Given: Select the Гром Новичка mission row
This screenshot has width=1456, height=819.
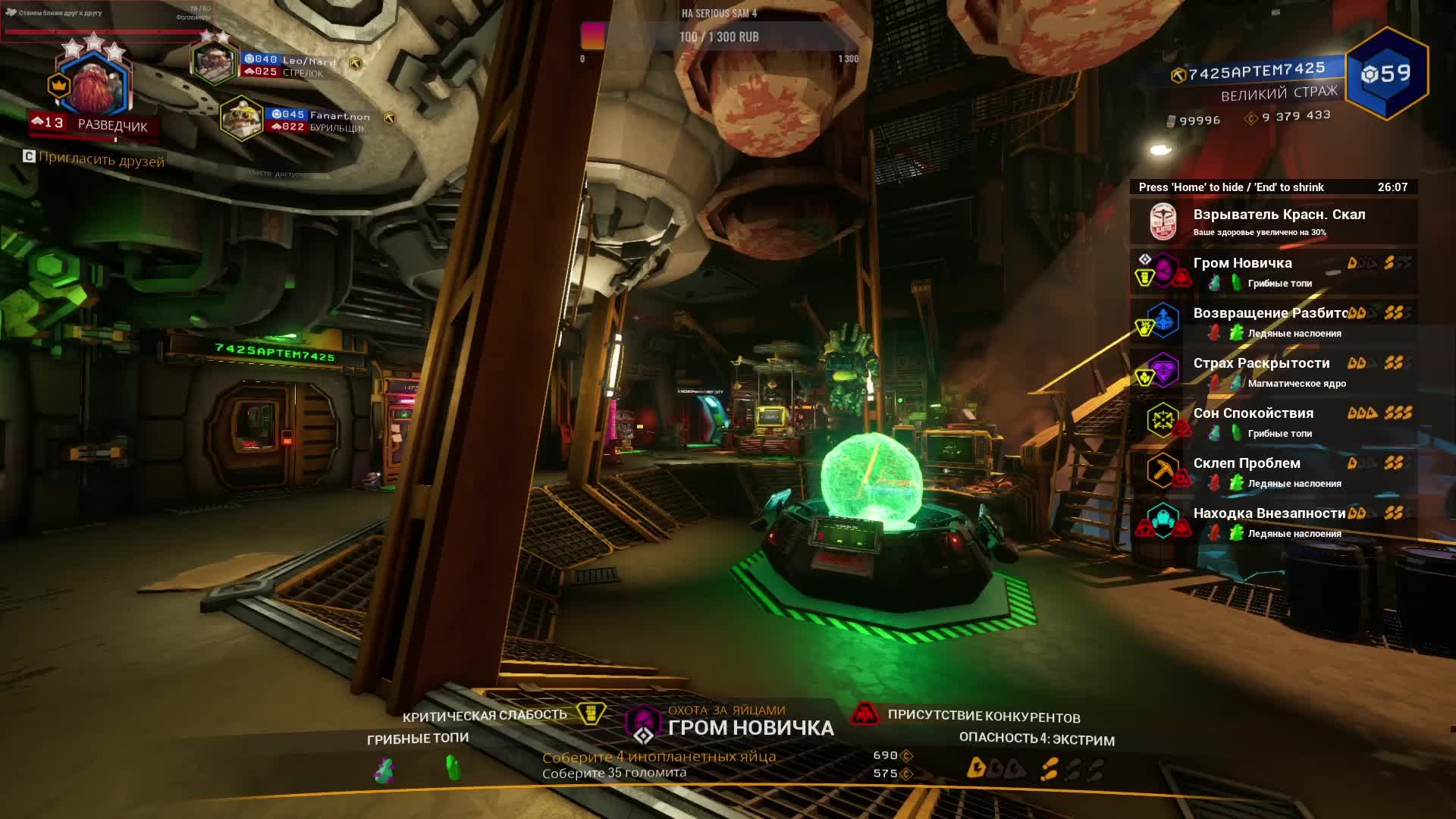Looking at the screenshot, I should [1274, 271].
